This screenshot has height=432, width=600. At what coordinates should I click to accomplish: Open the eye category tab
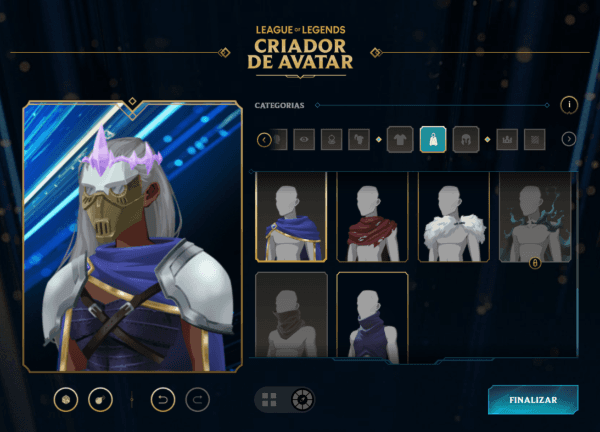pos(304,139)
